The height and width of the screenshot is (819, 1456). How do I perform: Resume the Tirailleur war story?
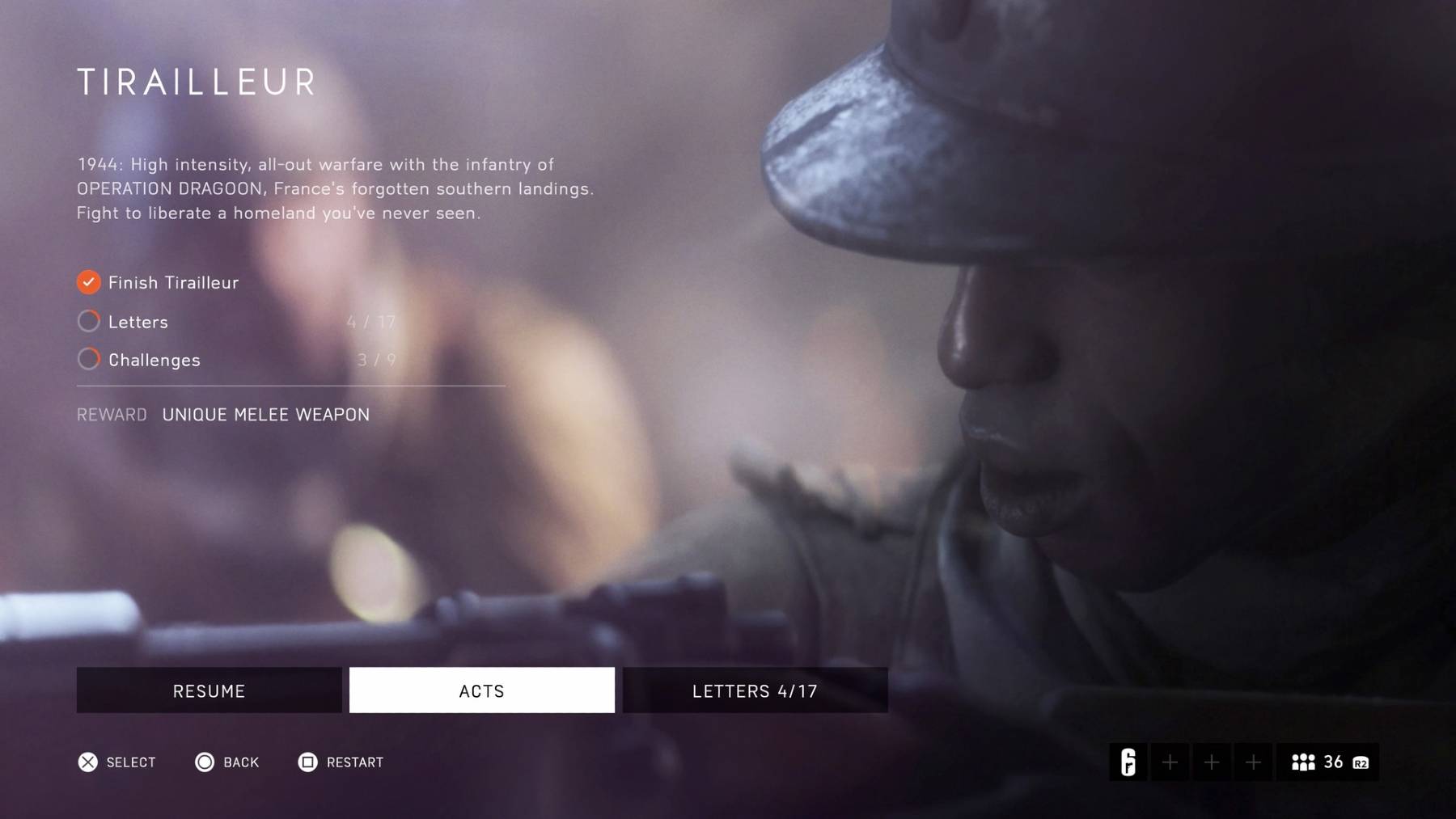(x=209, y=690)
